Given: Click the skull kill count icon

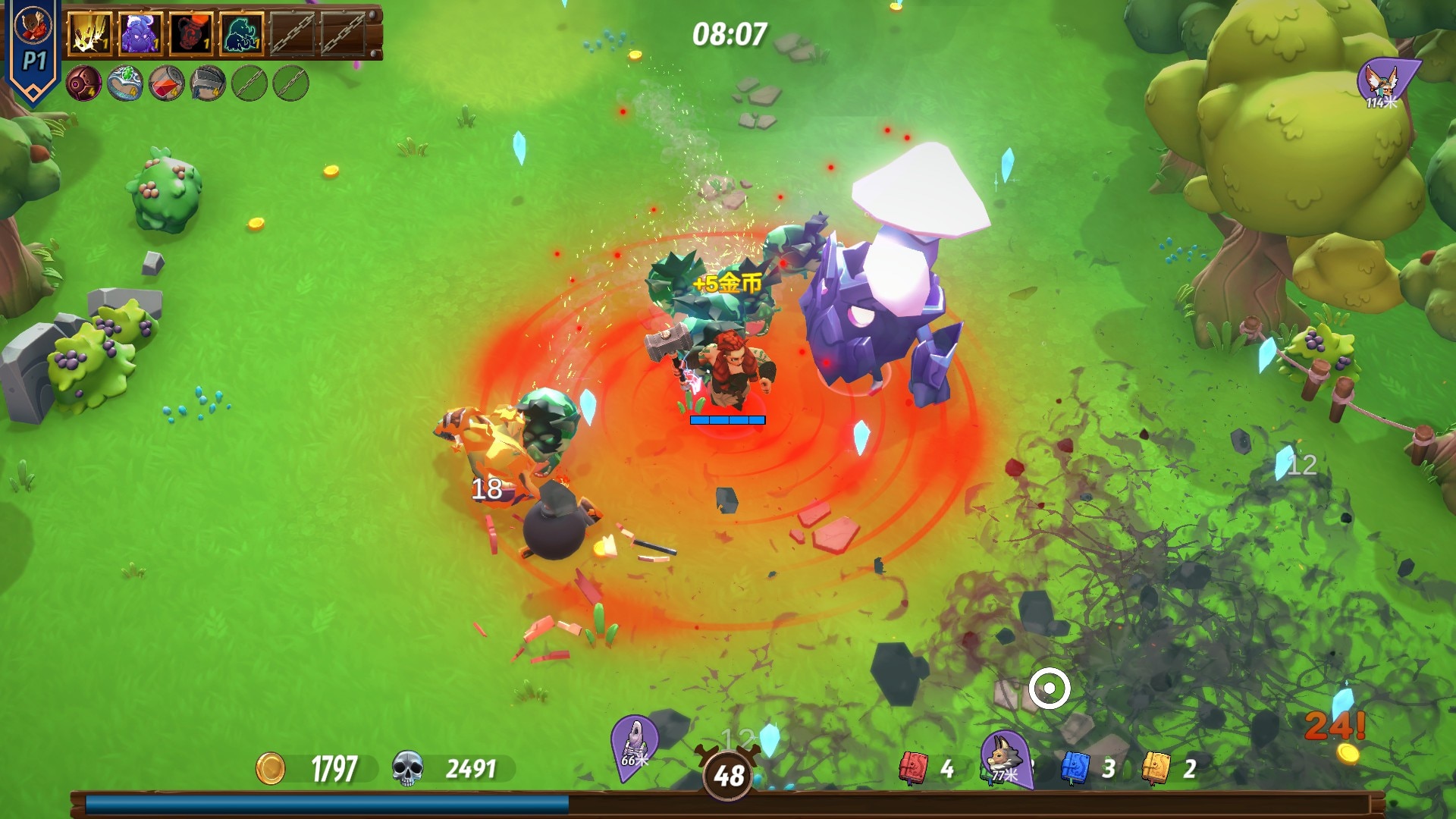Looking at the screenshot, I should pyautogui.click(x=407, y=768).
